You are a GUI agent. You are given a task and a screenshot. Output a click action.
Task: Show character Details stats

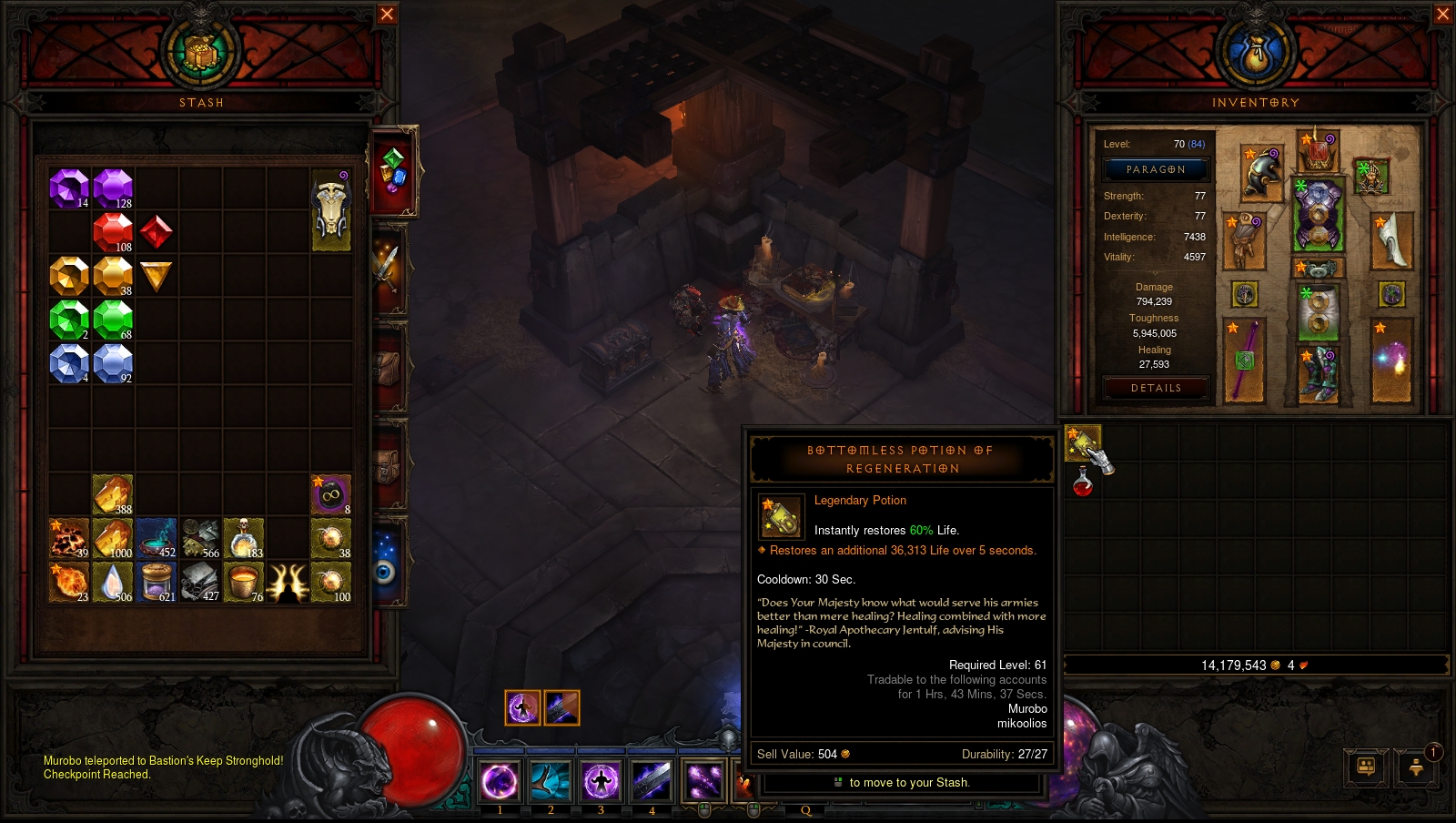click(1156, 388)
